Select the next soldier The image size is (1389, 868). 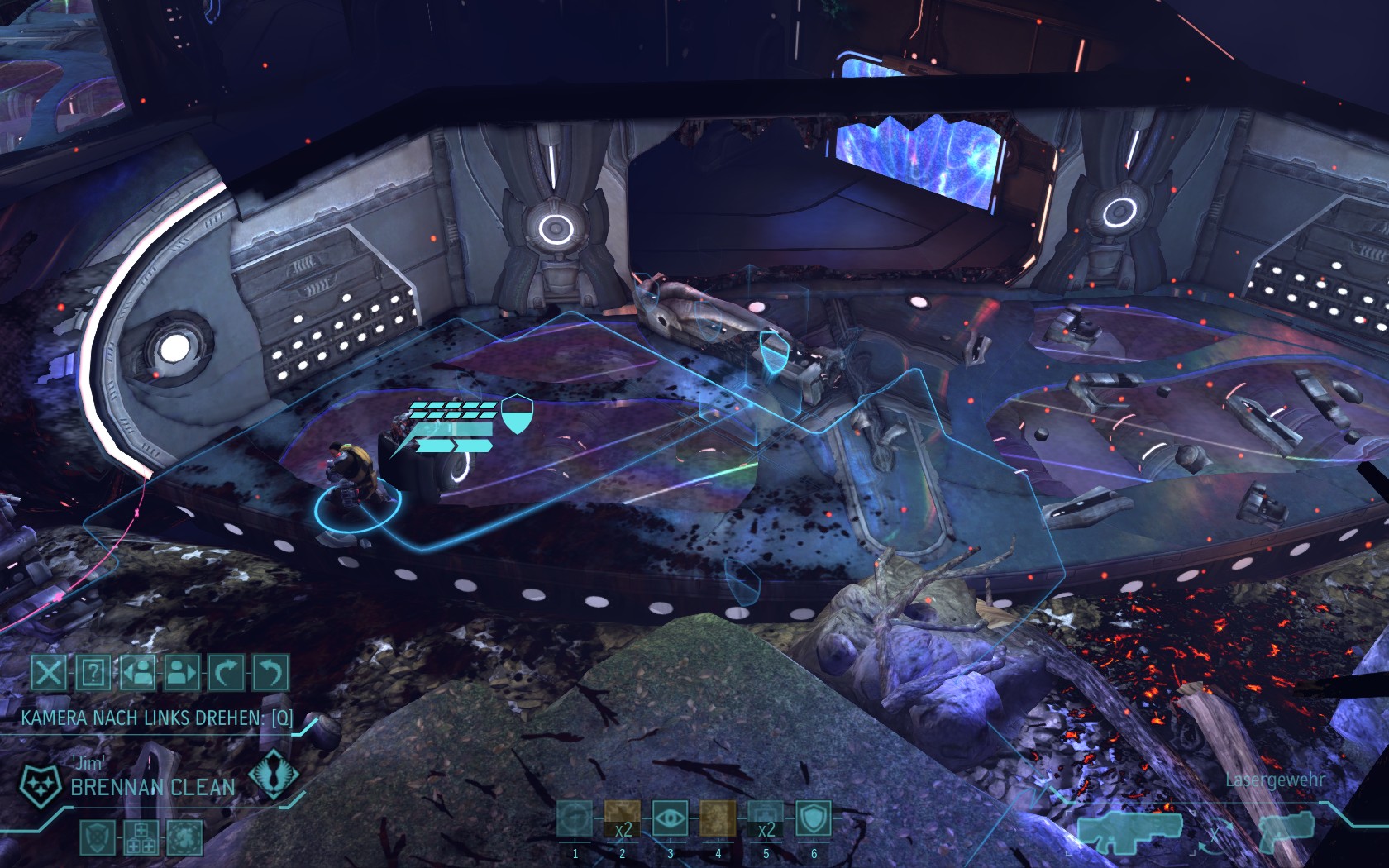pyautogui.click(x=183, y=673)
